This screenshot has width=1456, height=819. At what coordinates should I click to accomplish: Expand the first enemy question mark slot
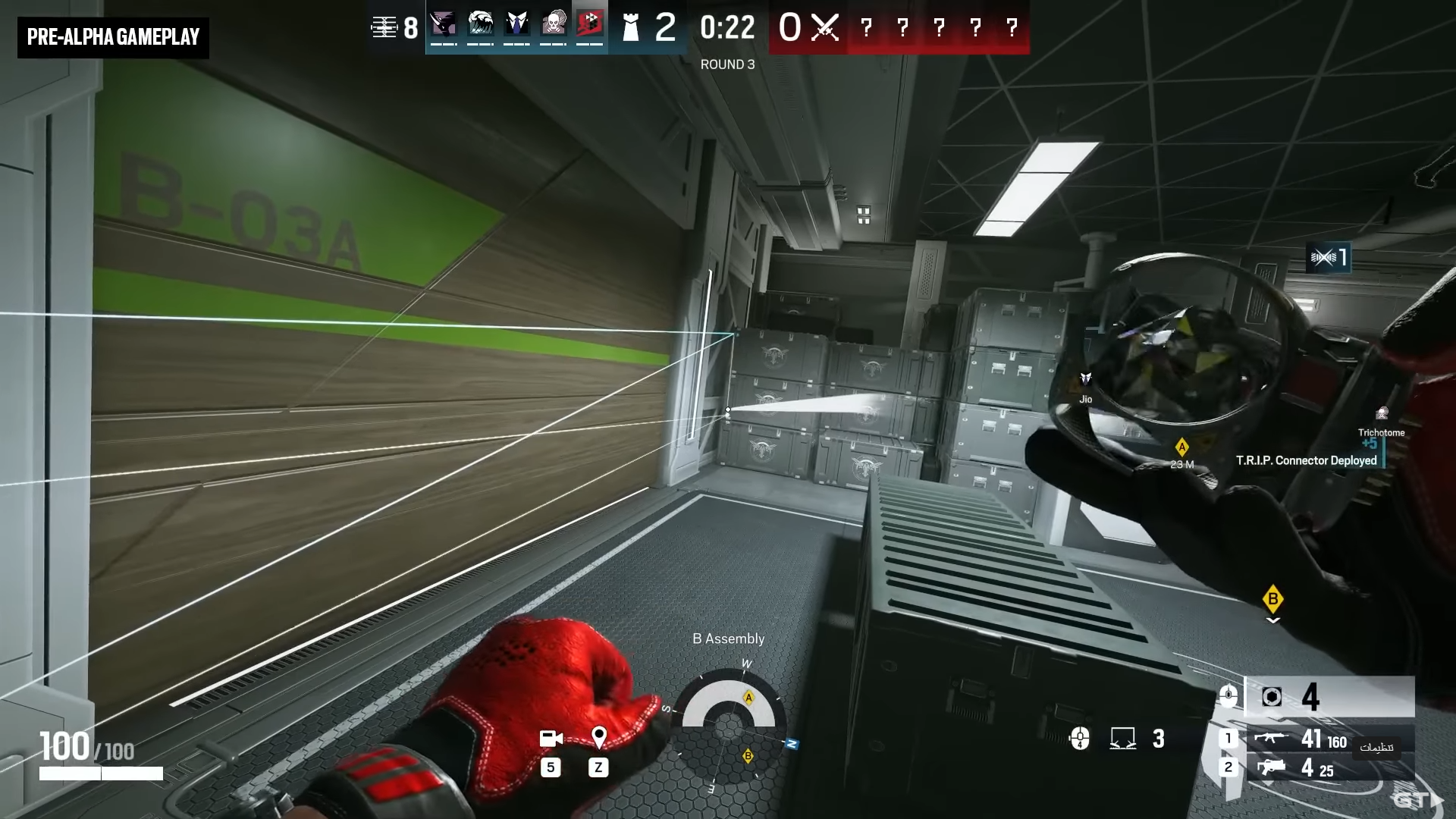click(865, 29)
